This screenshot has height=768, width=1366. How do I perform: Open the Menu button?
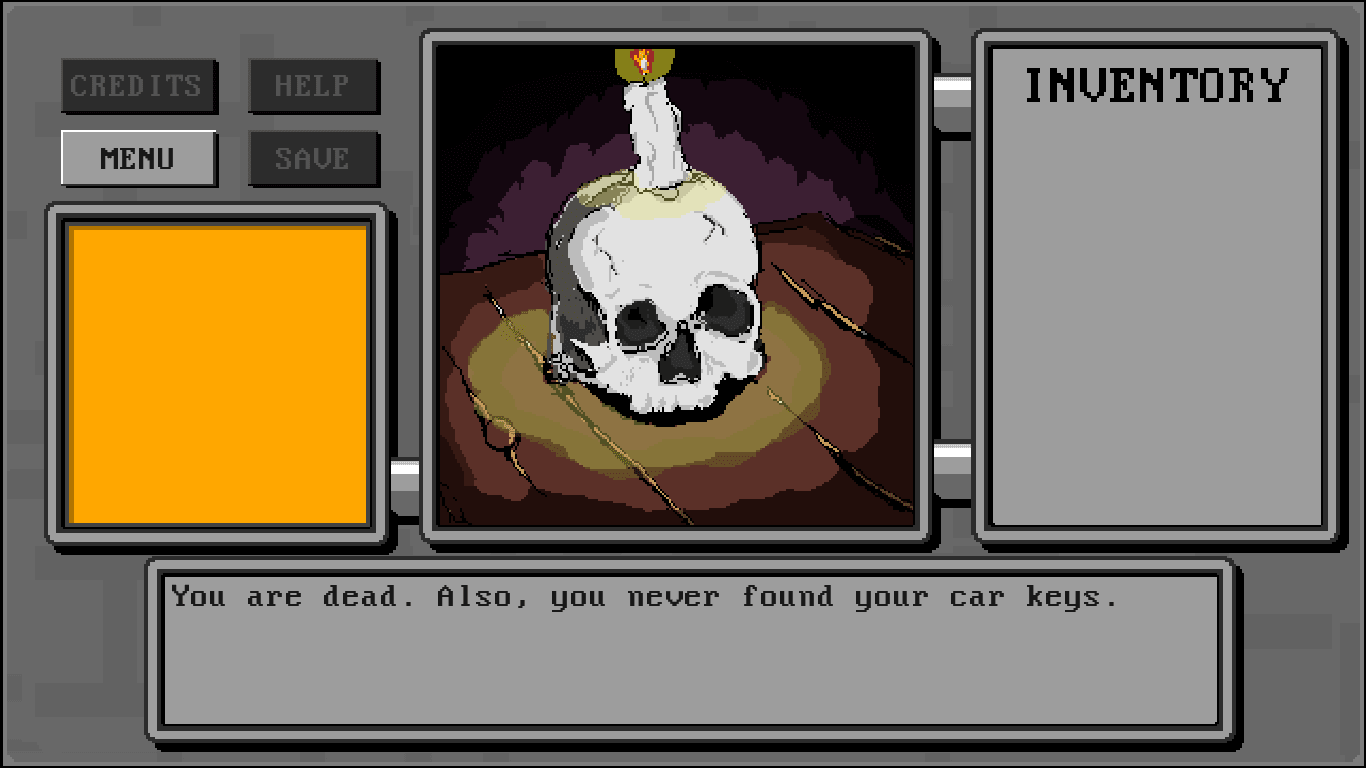coord(139,158)
